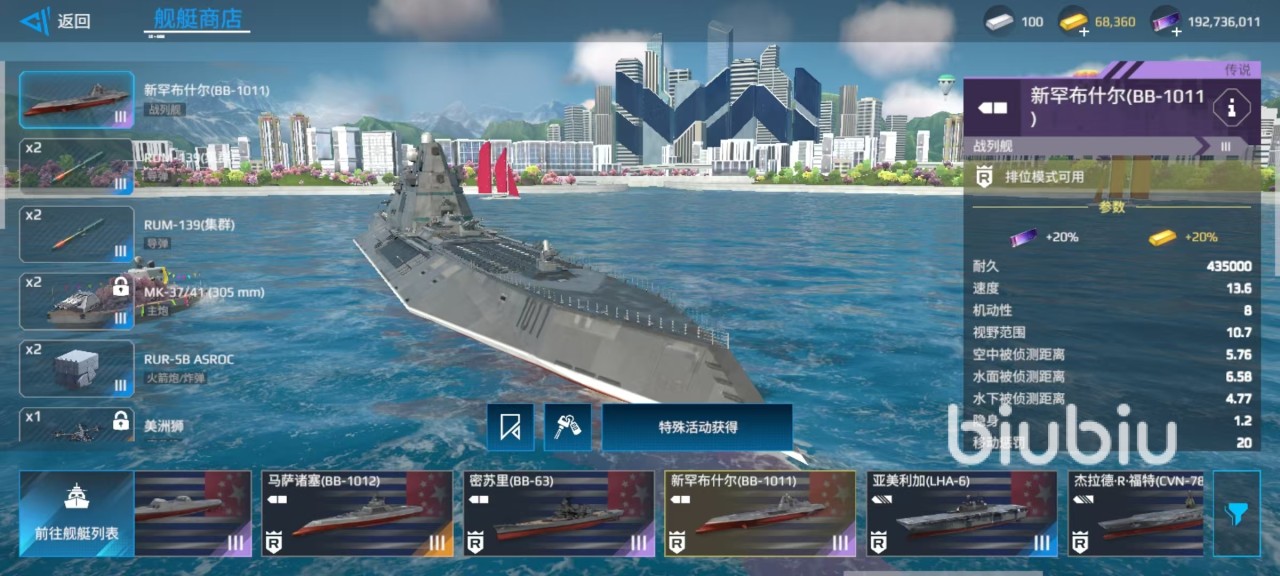
Task: Click the bookmark flag icon button
Action: coord(510,427)
